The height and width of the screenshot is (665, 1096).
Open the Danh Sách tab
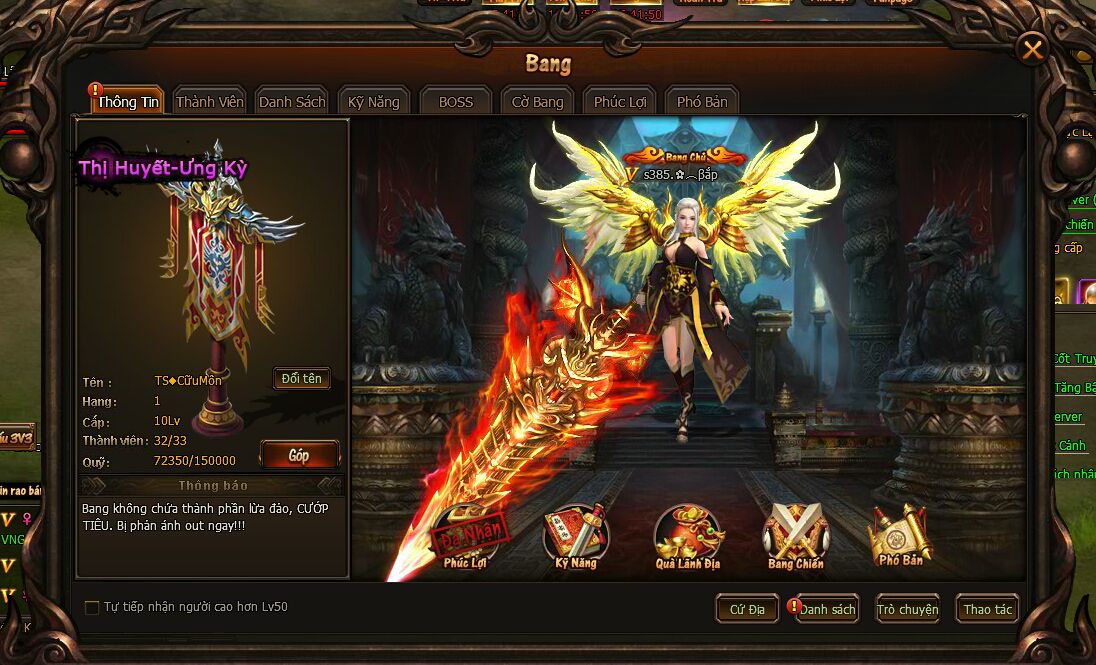click(x=292, y=102)
